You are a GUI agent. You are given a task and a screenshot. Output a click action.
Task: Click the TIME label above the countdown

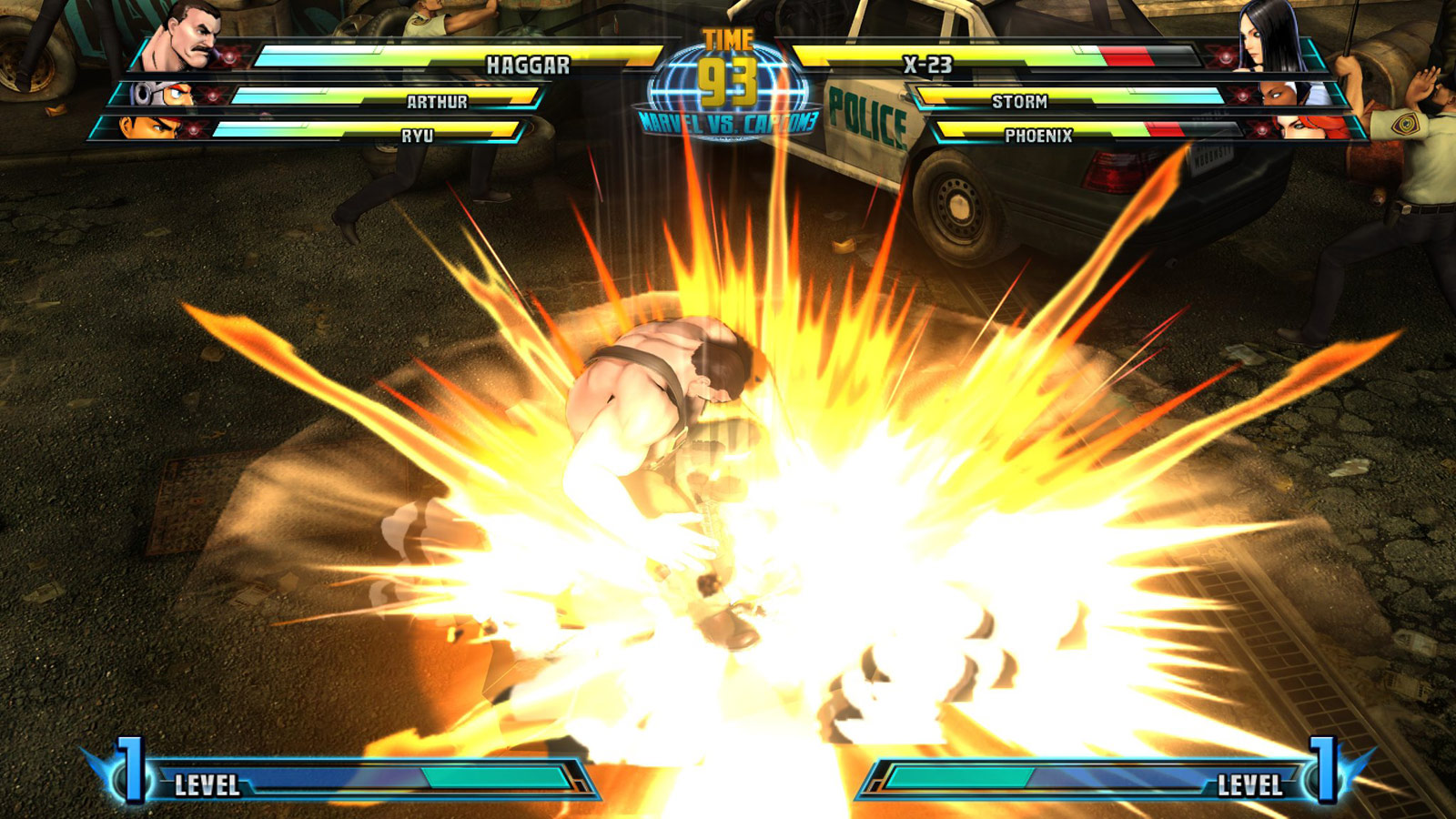pos(728,38)
